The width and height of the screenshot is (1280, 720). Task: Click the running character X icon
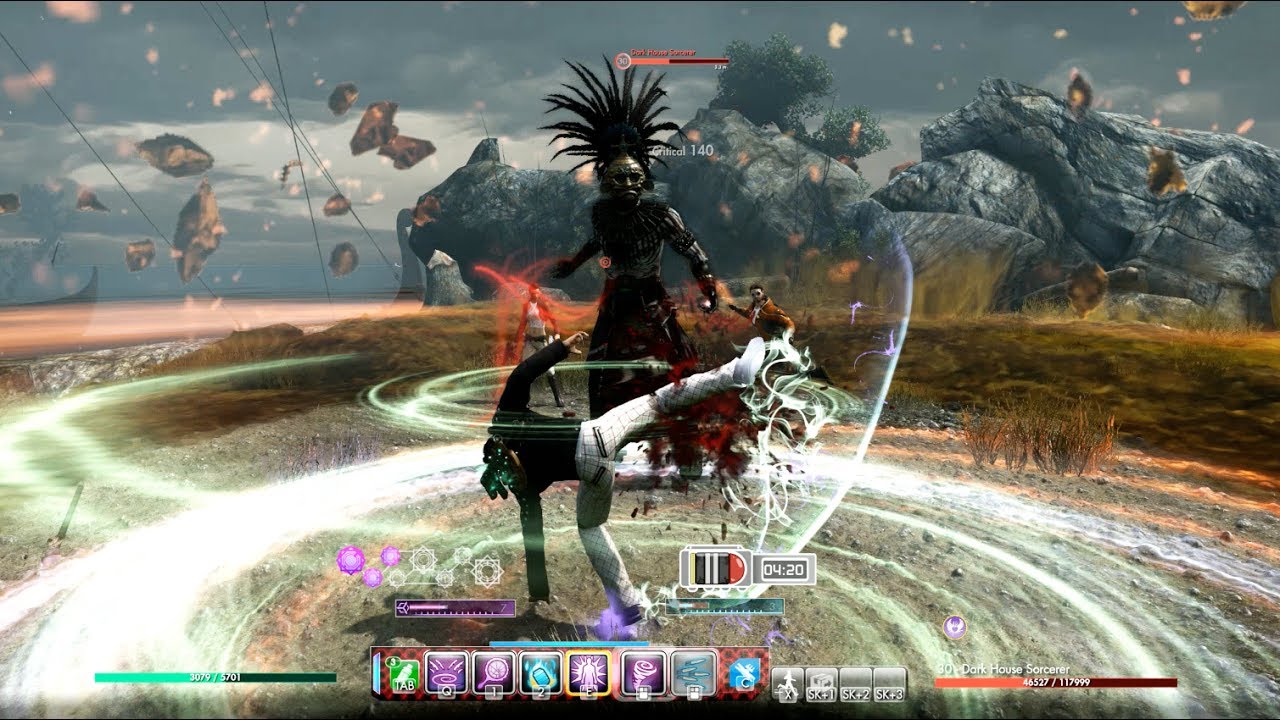789,684
